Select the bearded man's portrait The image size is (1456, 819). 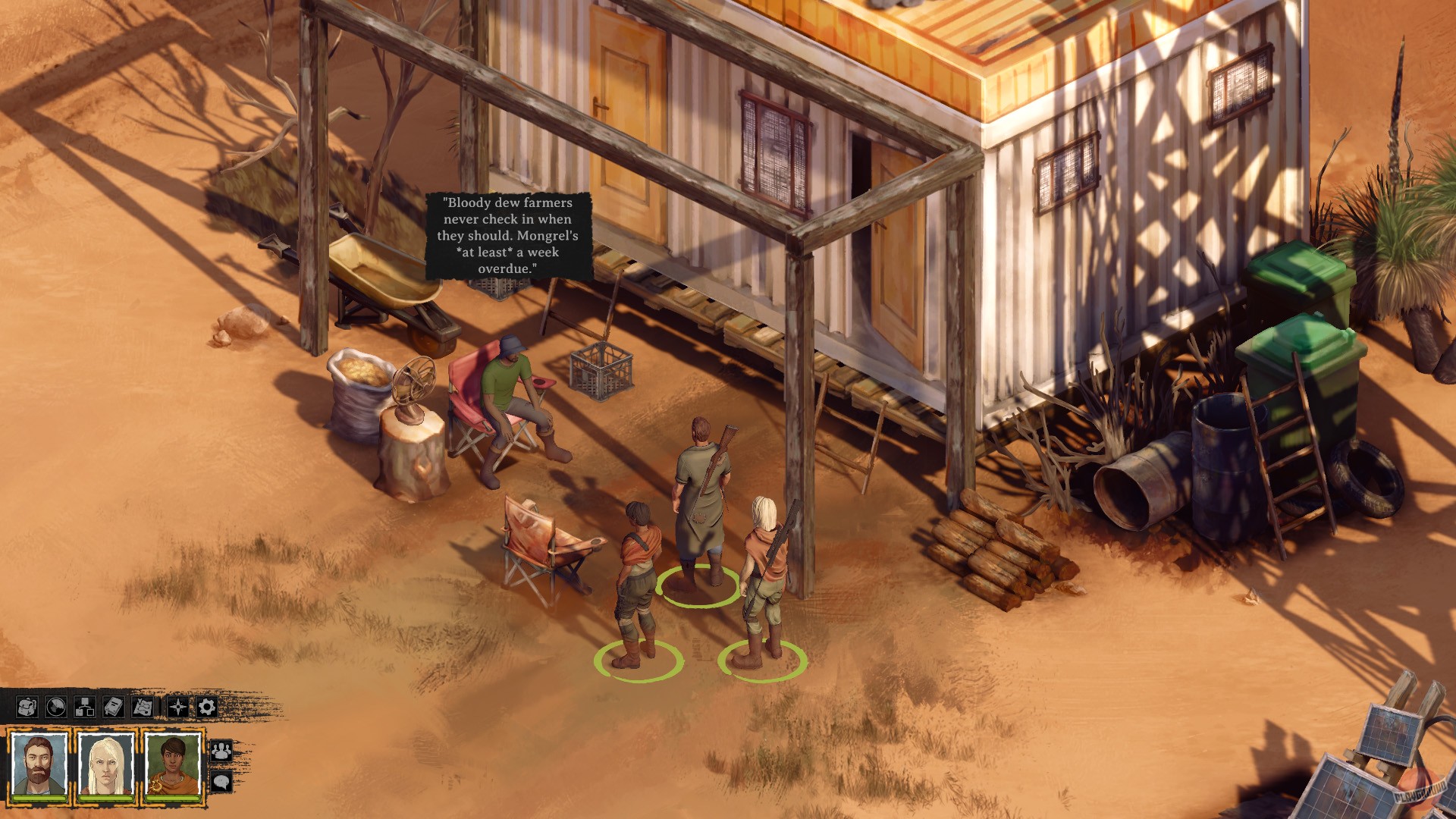(38, 762)
